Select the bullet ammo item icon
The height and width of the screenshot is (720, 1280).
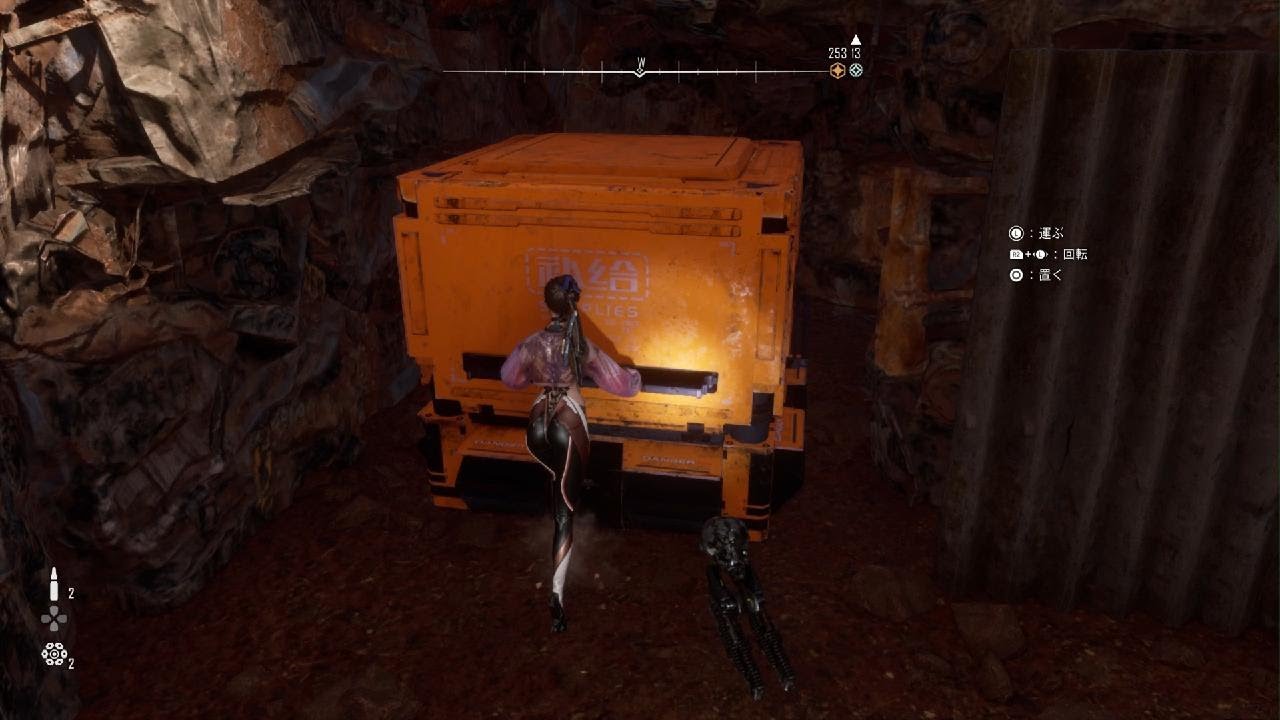point(54,585)
